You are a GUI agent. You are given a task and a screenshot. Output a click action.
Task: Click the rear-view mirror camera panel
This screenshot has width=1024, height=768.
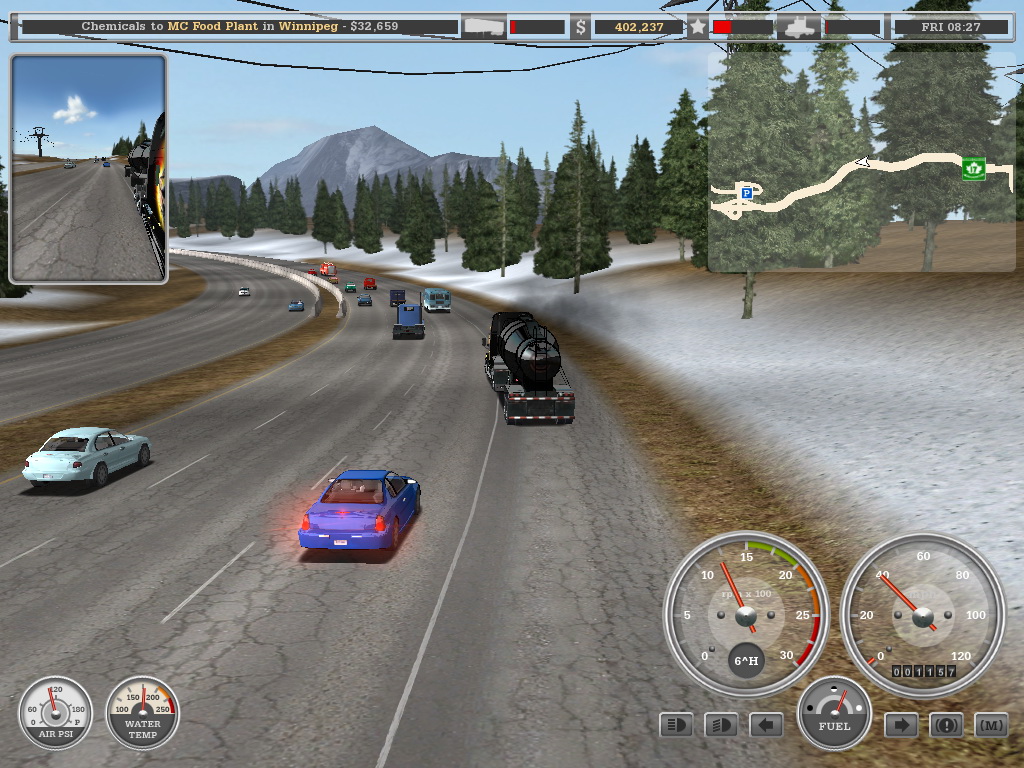click(88, 168)
